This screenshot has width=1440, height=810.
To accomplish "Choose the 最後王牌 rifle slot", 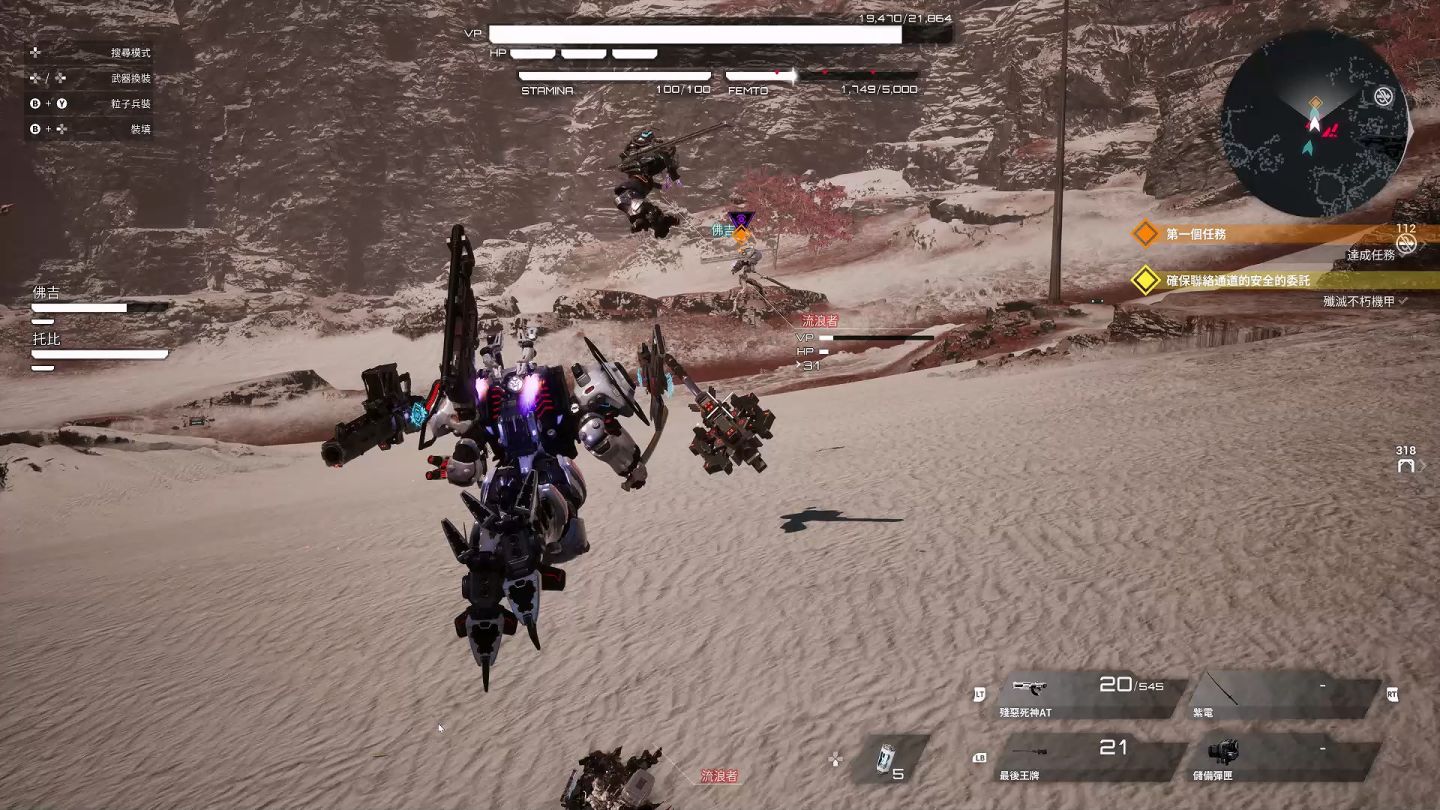I will pyautogui.click(x=1085, y=758).
